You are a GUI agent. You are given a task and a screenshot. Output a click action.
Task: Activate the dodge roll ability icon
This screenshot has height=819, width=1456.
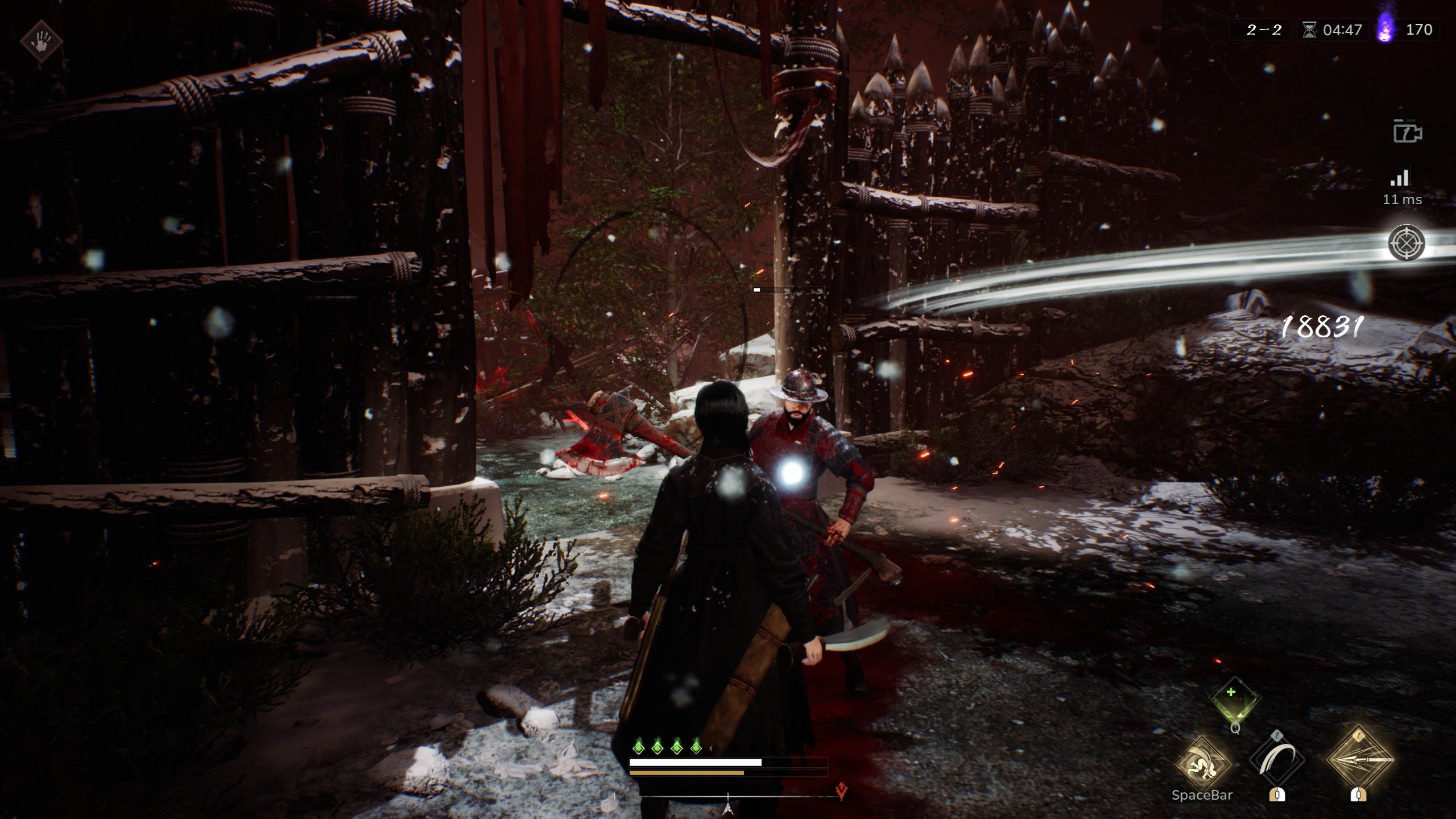point(1202,763)
